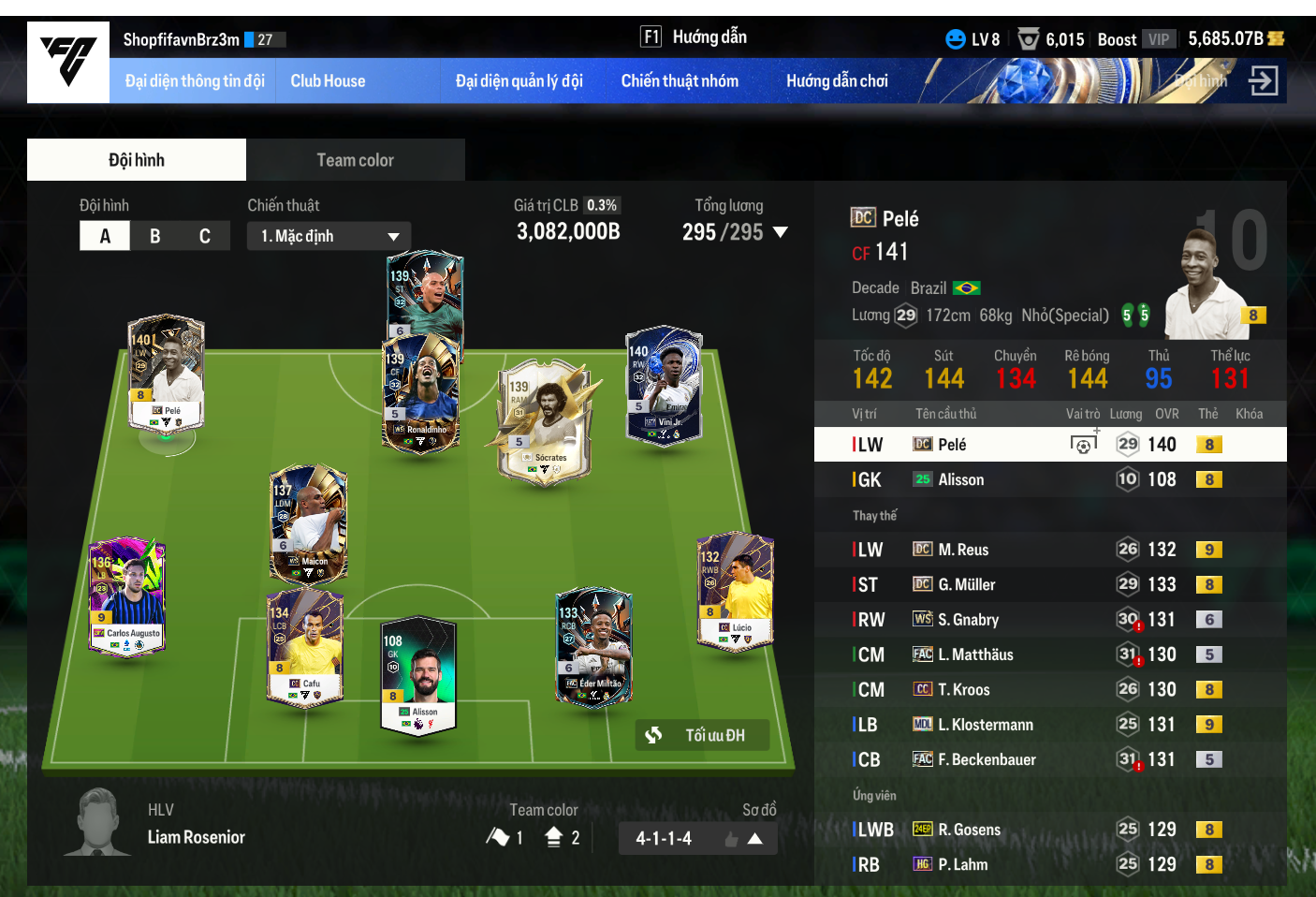Viewport: 1316px width, 897px height.
Task: Expand the Tổng lương salary arrow
Action: 781,232
